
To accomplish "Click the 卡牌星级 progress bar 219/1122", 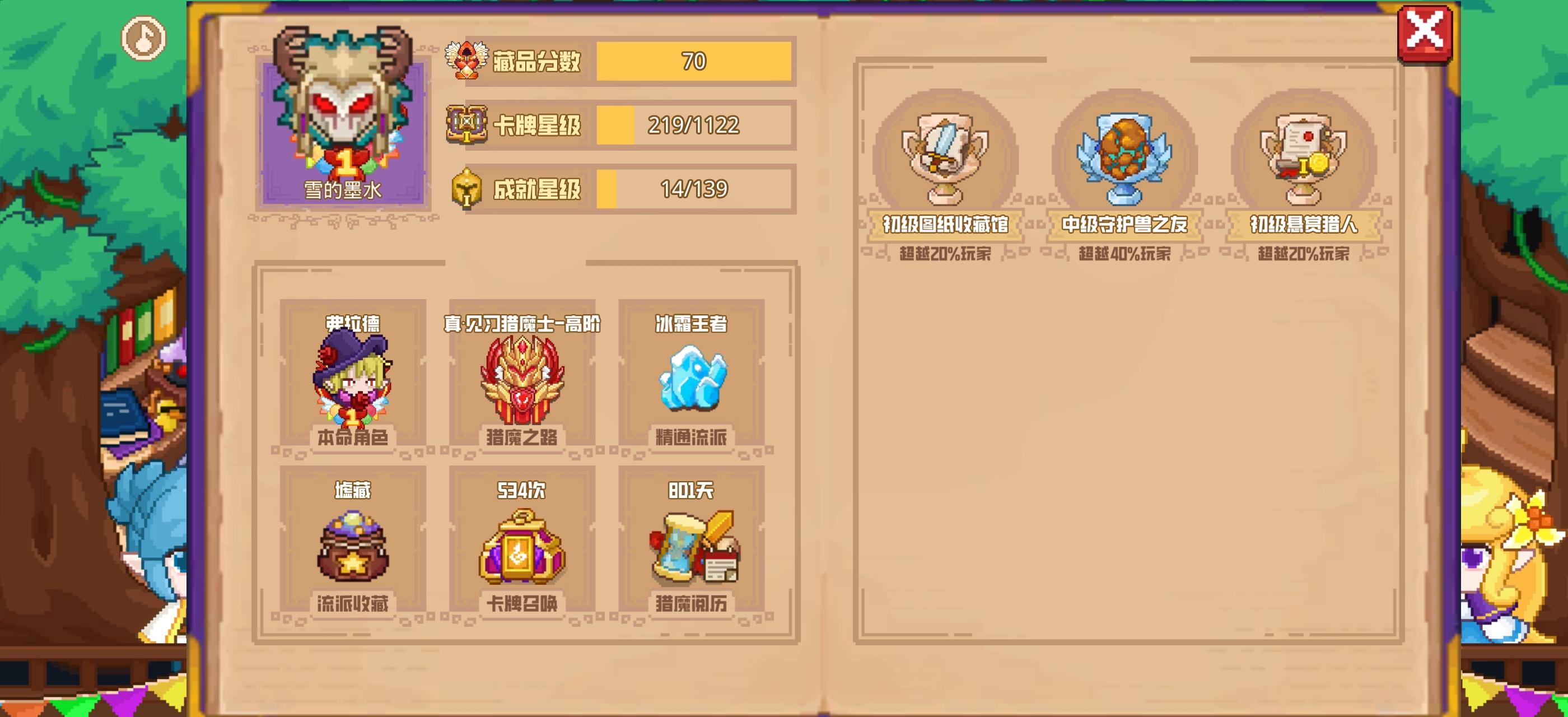I will pos(694,126).
